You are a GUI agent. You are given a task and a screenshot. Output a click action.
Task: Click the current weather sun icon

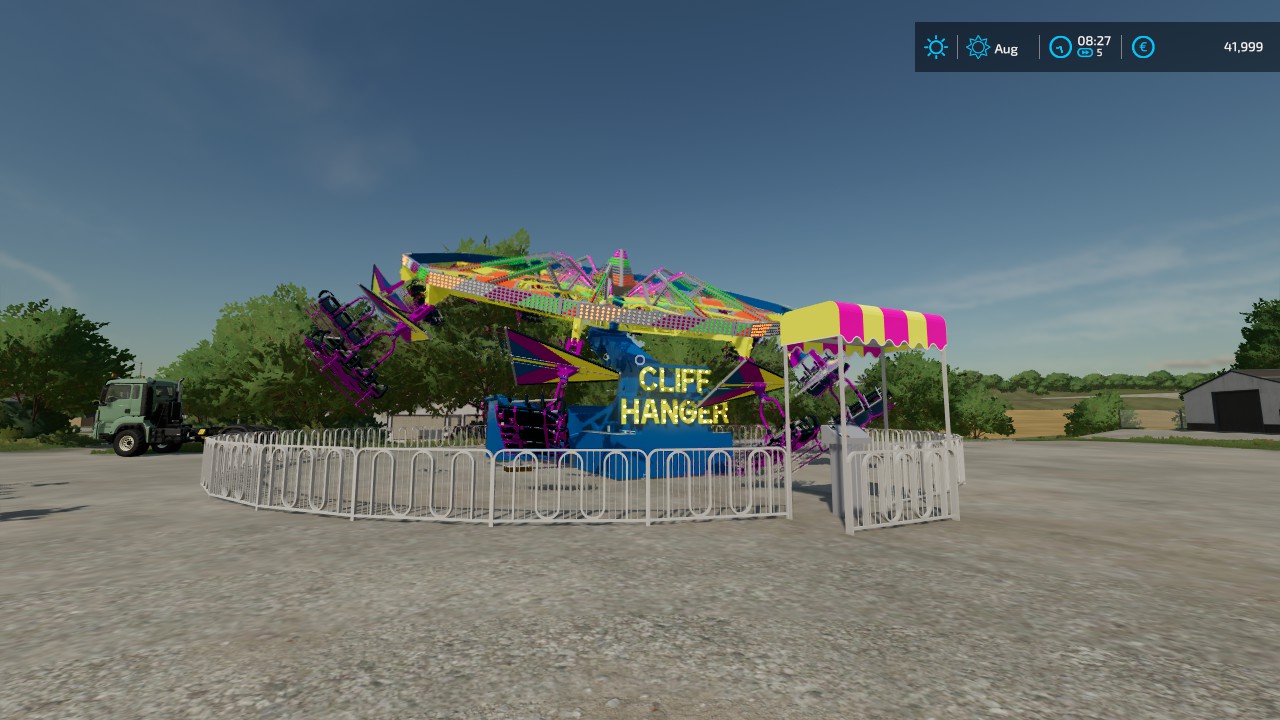935,47
